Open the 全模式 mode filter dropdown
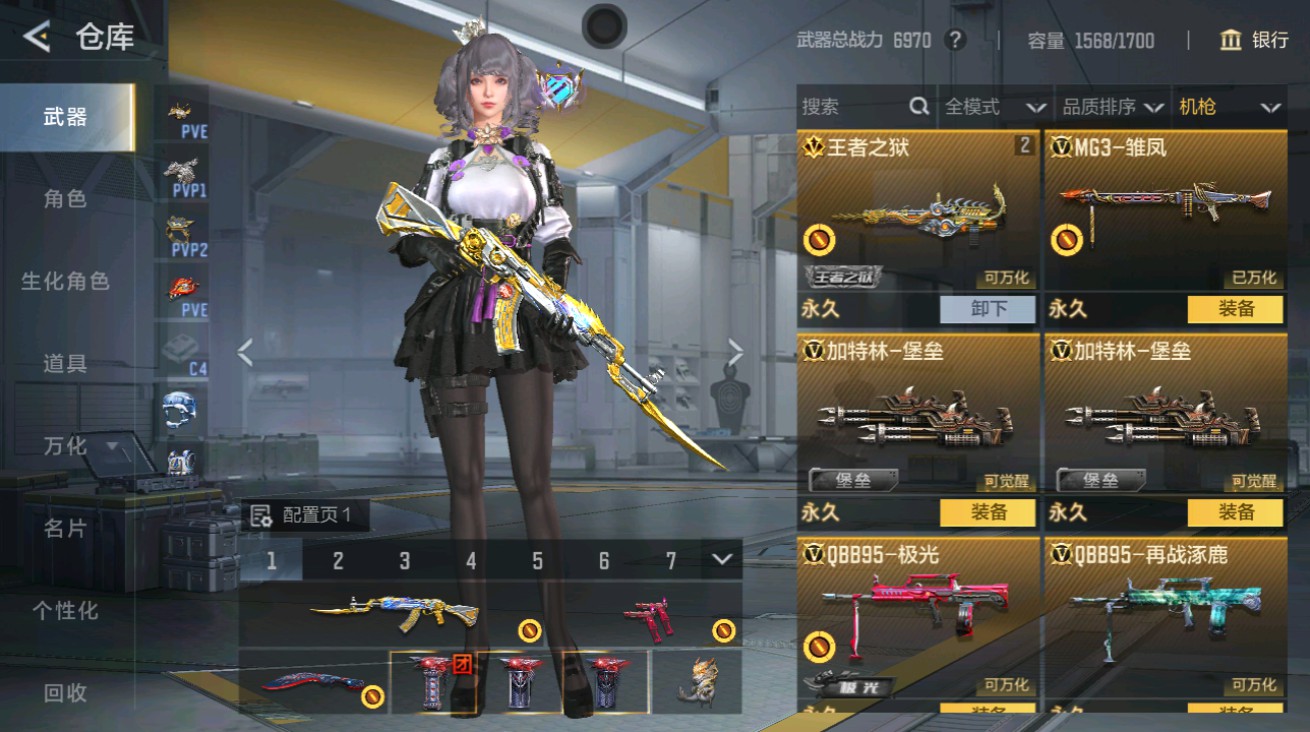 coord(993,106)
